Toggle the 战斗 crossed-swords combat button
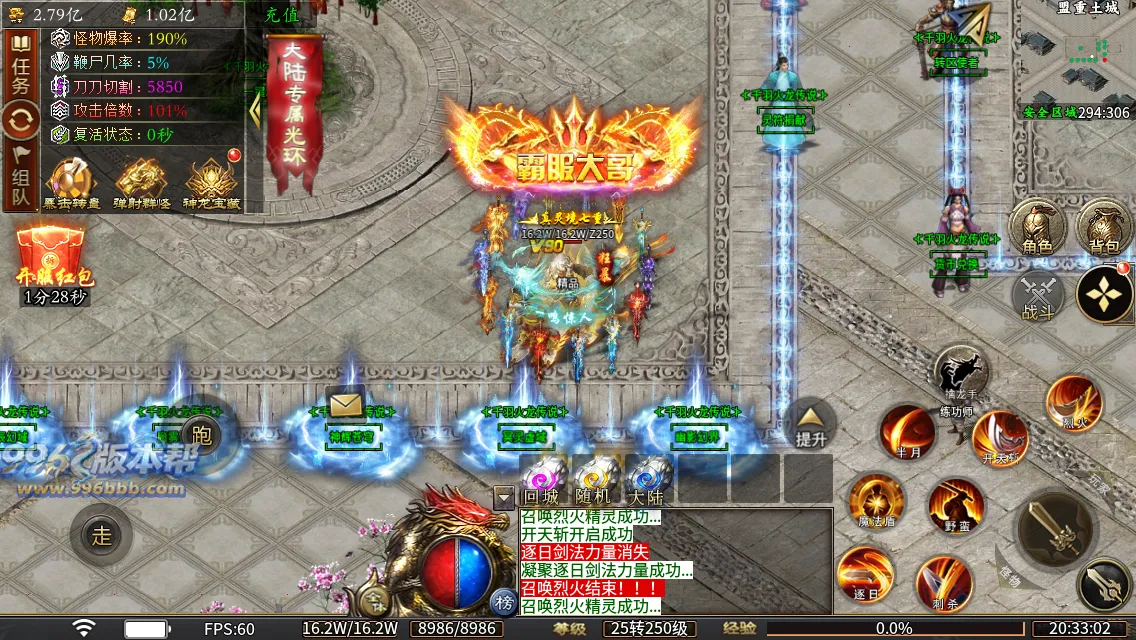 (1038, 296)
